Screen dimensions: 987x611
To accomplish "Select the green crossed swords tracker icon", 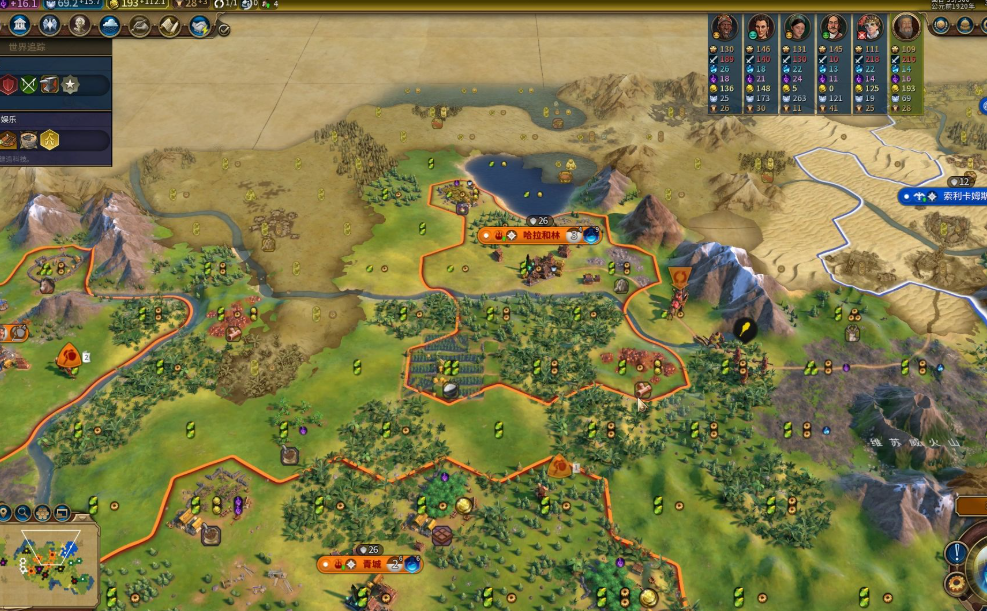I will point(28,85).
